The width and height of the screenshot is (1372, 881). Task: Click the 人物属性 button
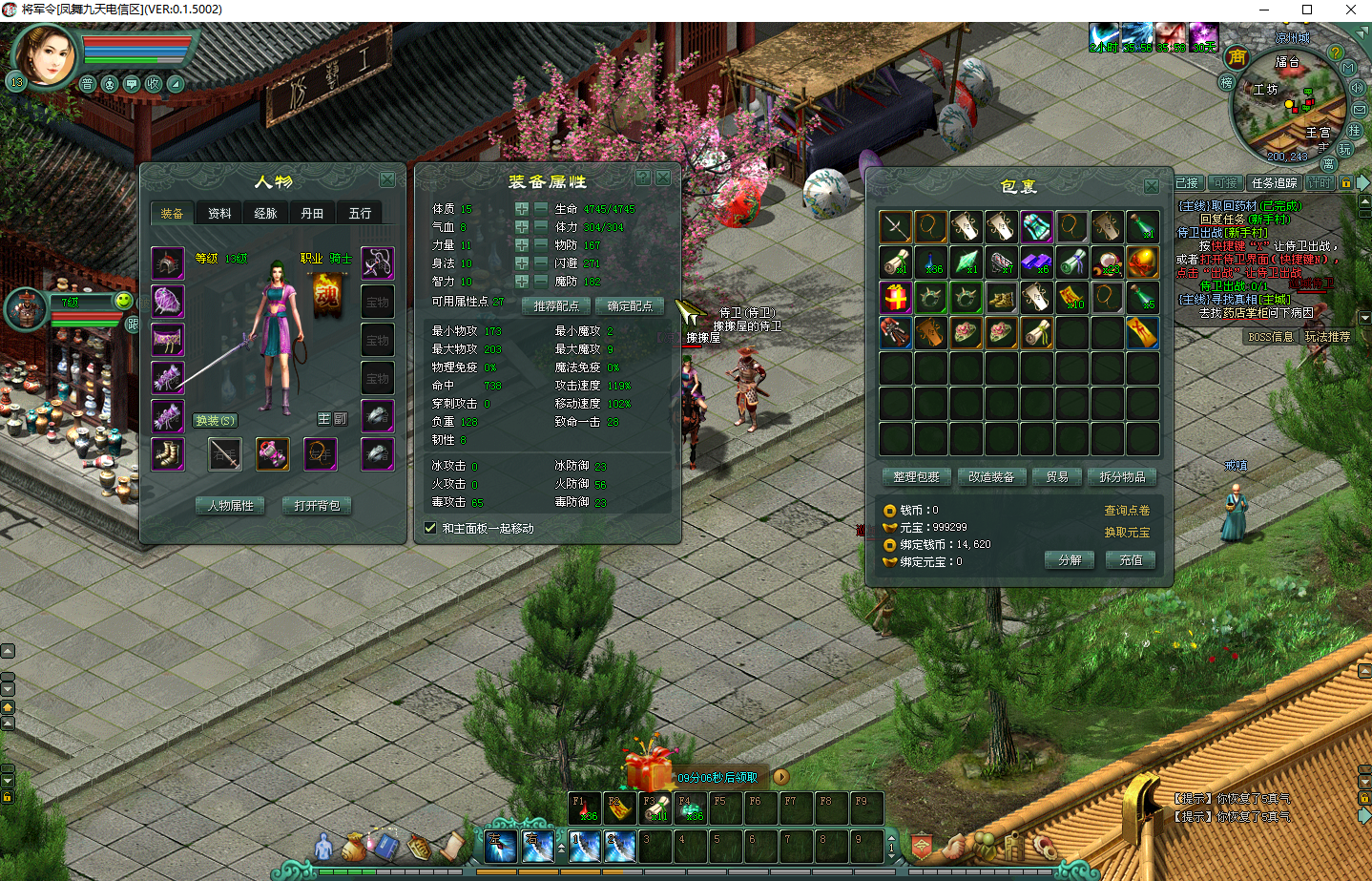[231, 505]
